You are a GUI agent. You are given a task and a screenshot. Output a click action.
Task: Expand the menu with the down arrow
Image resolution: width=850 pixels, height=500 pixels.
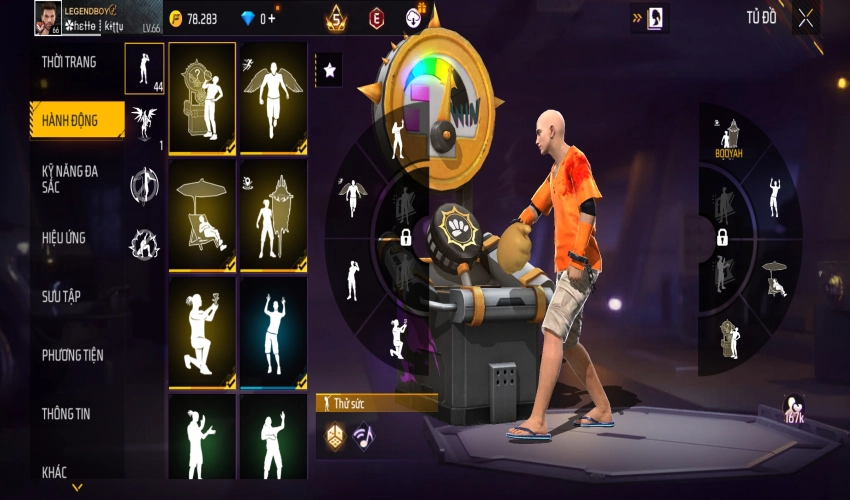coord(77,488)
